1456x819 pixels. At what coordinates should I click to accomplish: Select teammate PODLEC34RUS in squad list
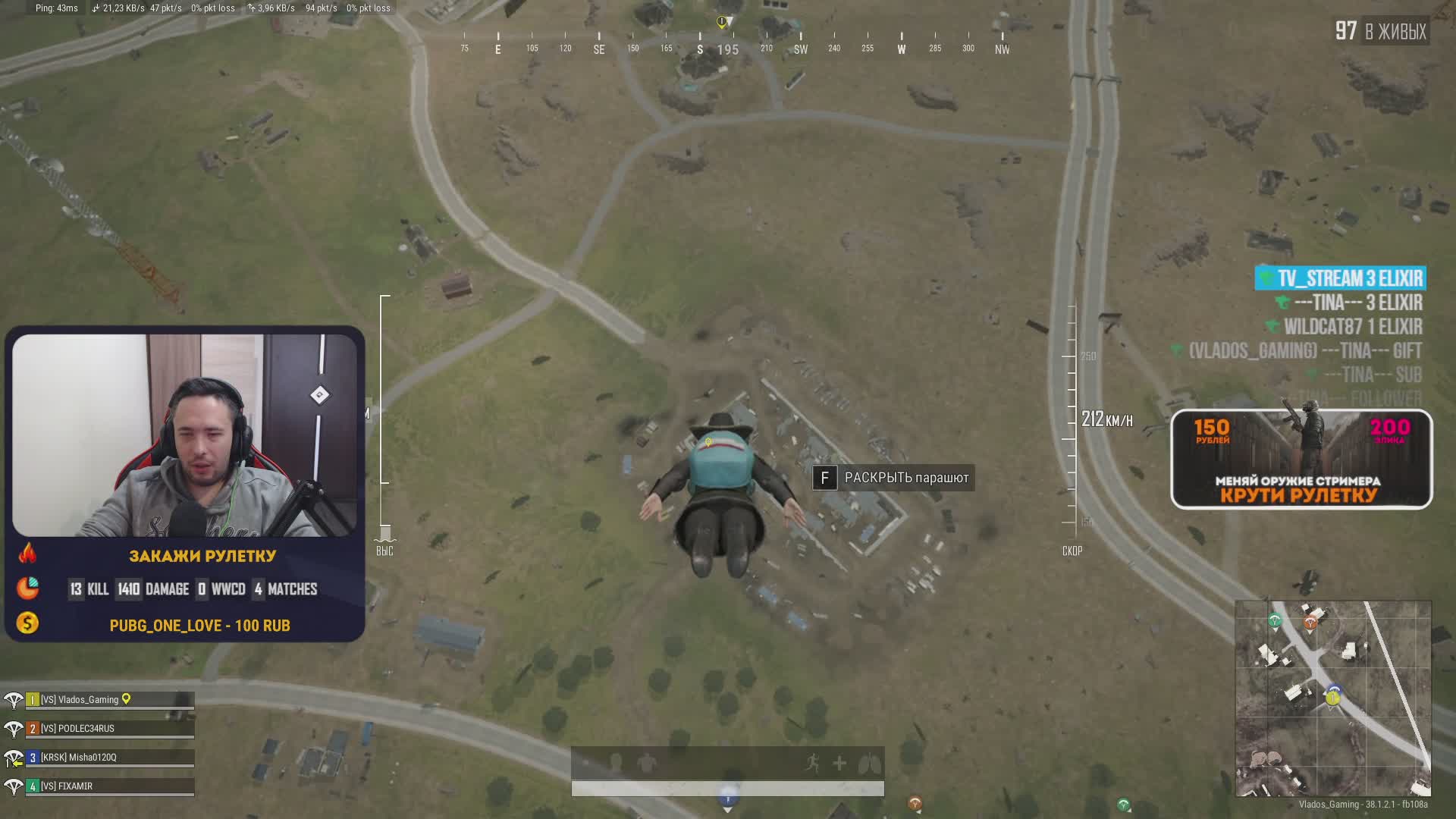tap(77, 729)
